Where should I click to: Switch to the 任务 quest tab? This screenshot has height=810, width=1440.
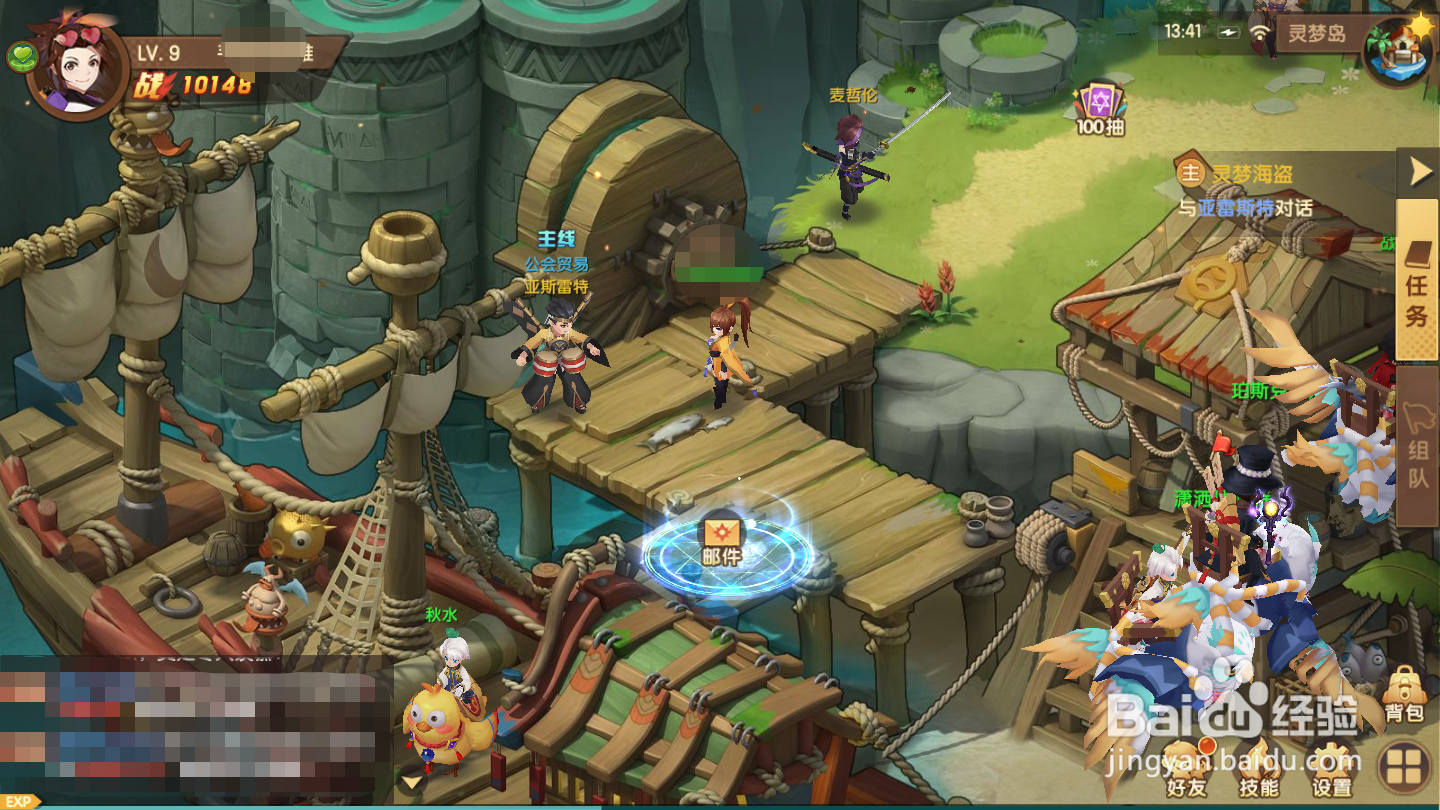click(1417, 280)
